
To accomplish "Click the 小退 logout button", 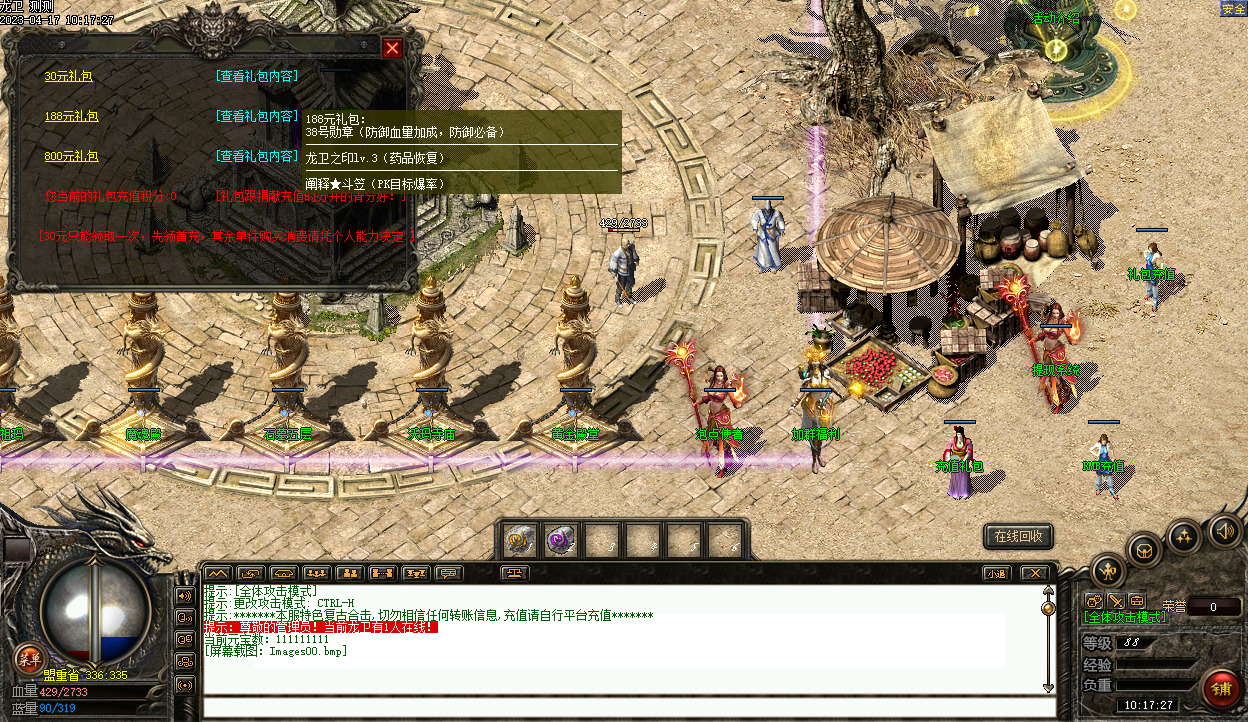I will pyautogui.click(x=995, y=573).
